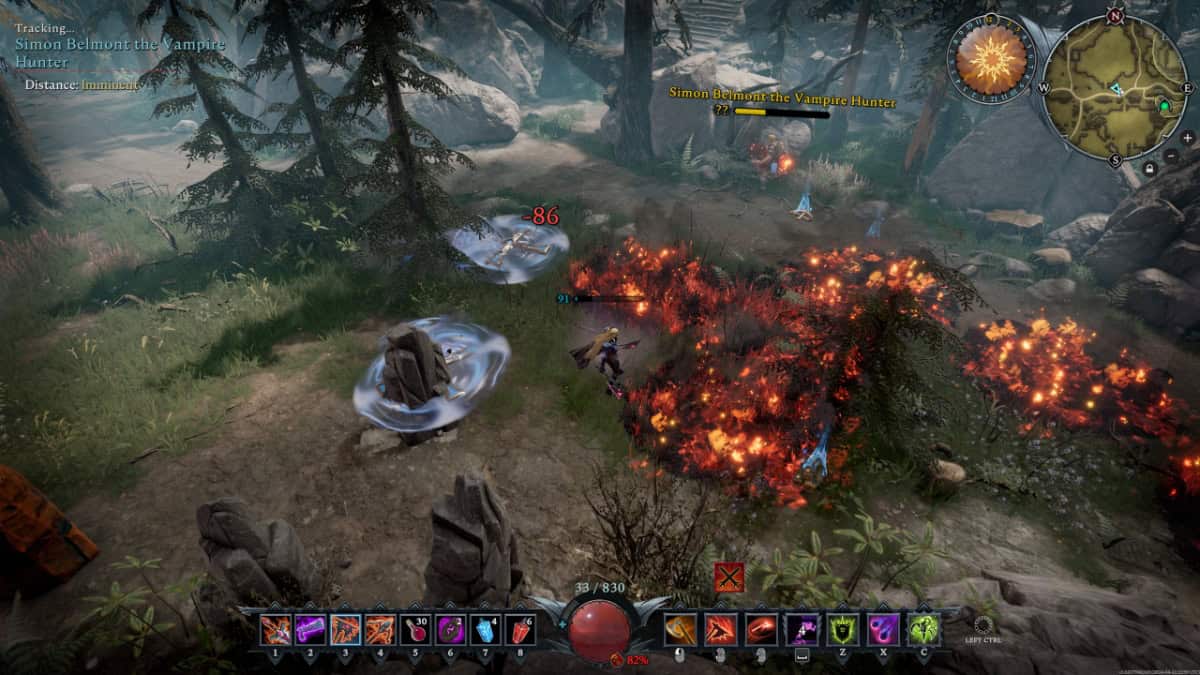Screen dimensions: 1200x675
Task: Zoom out the minimap with minus button
Action: tap(1172, 156)
